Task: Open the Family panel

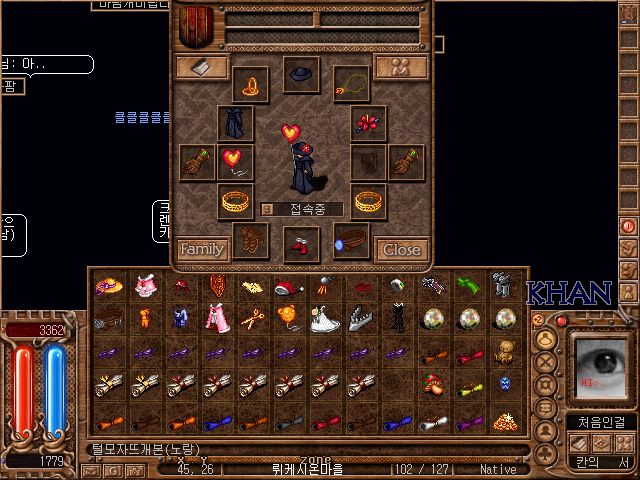Action: point(202,249)
